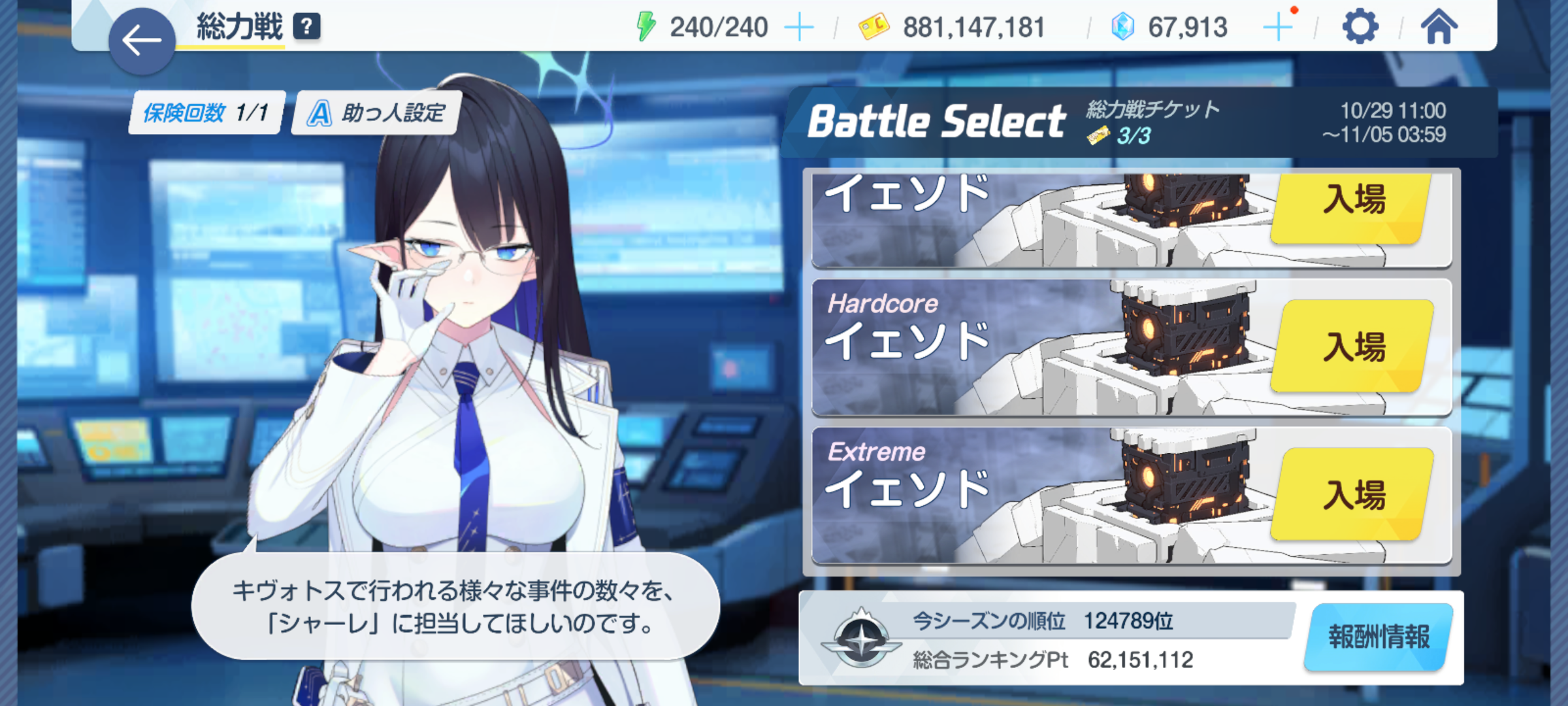Return to the home screen

click(x=1438, y=27)
